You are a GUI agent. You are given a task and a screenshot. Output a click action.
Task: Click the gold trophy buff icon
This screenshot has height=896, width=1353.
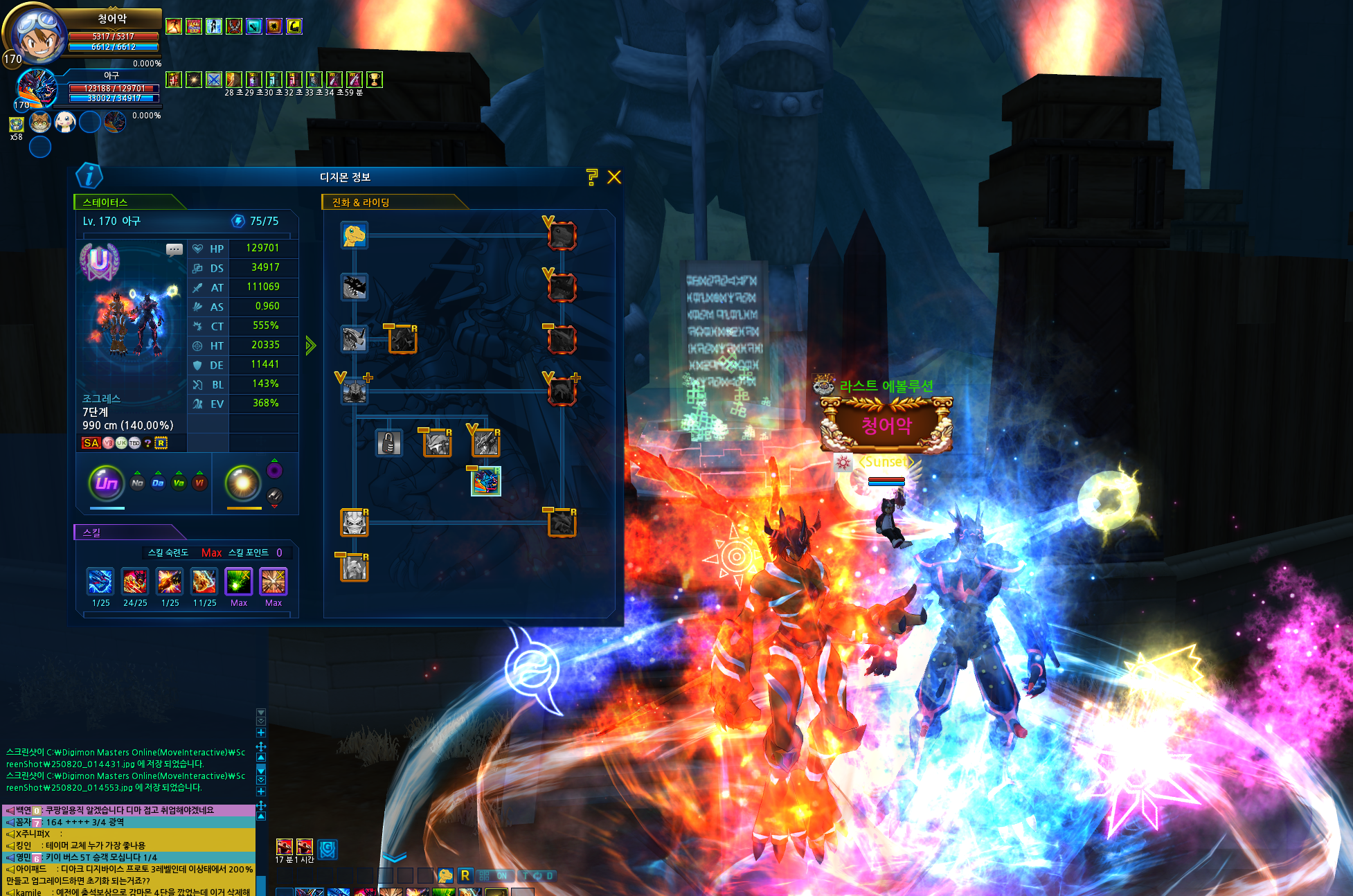click(x=375, y=80)
